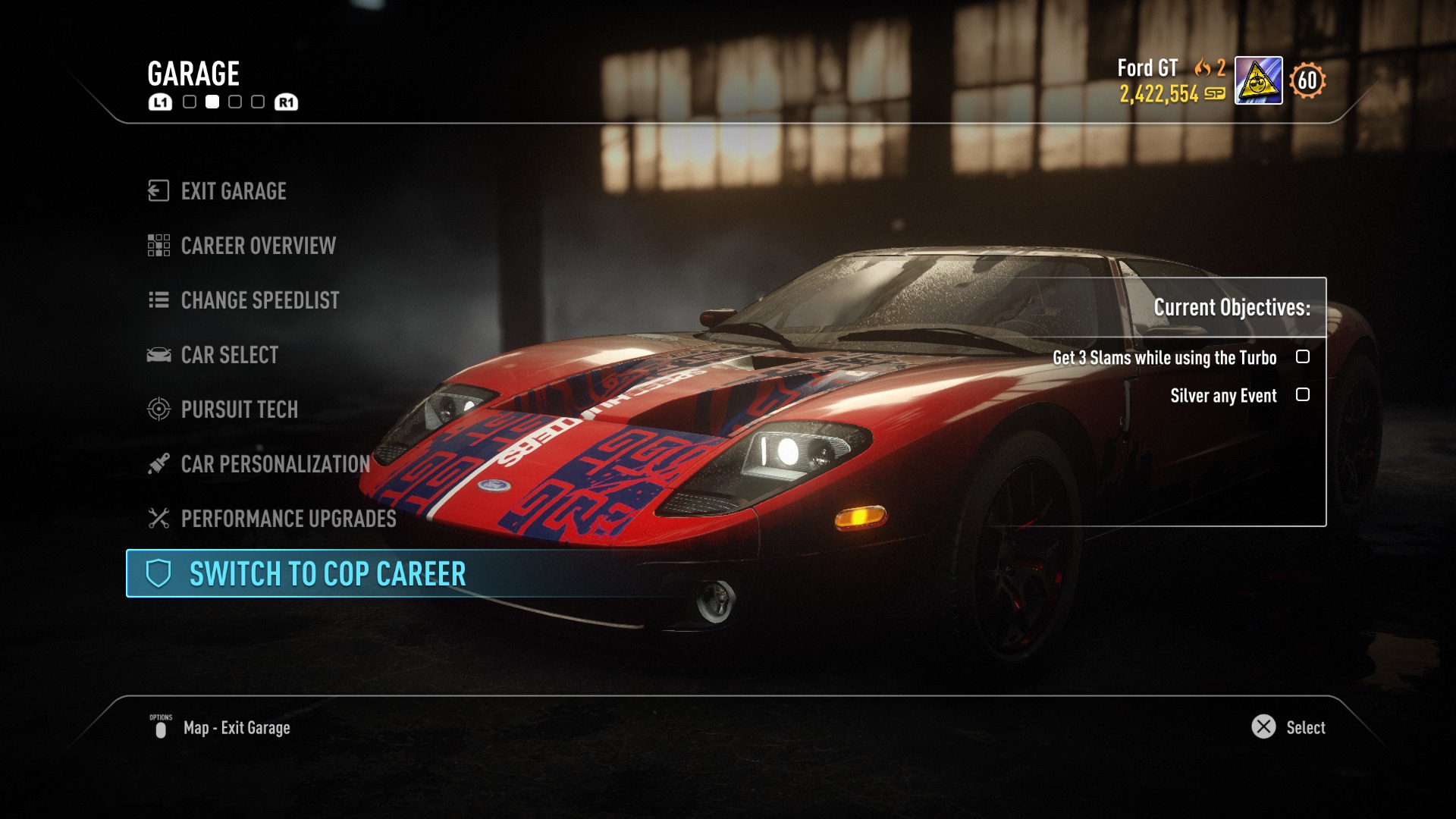The image size is (1456, 819).
Task: Select the Get 3 Slams objective
Action: tap(1164, 358)
